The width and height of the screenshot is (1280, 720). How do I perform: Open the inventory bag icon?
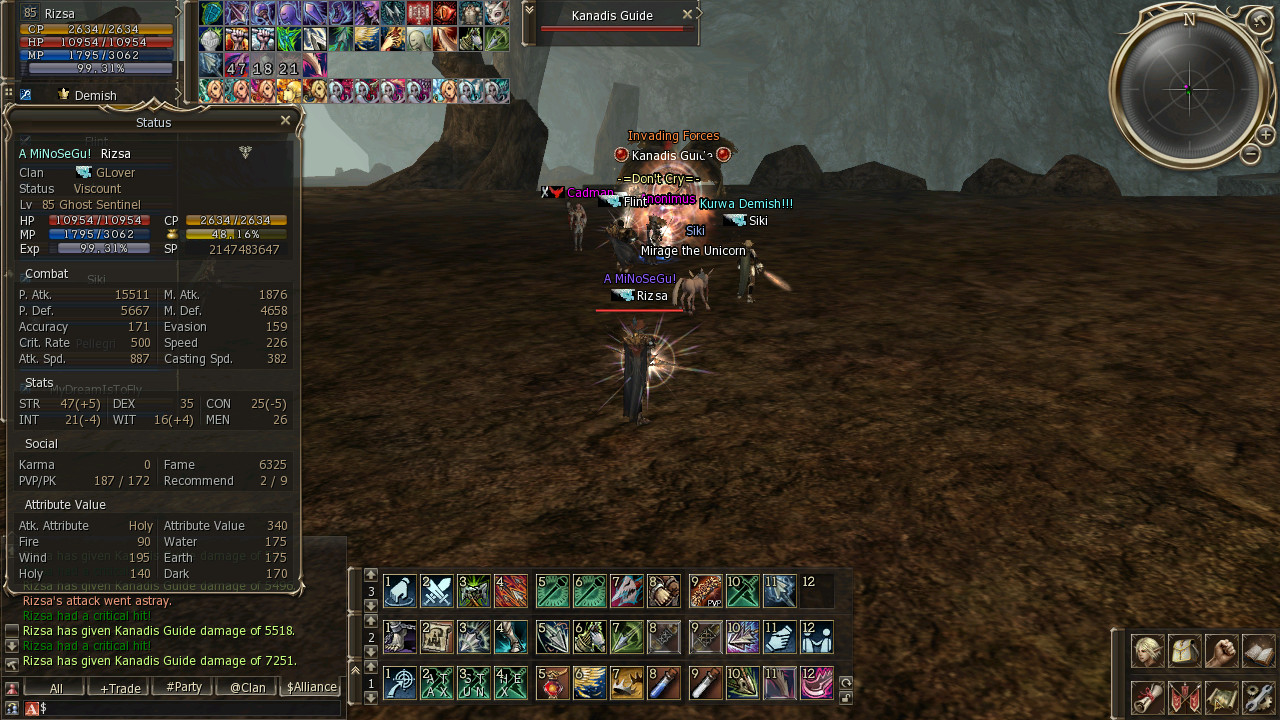pos(1184,651)
